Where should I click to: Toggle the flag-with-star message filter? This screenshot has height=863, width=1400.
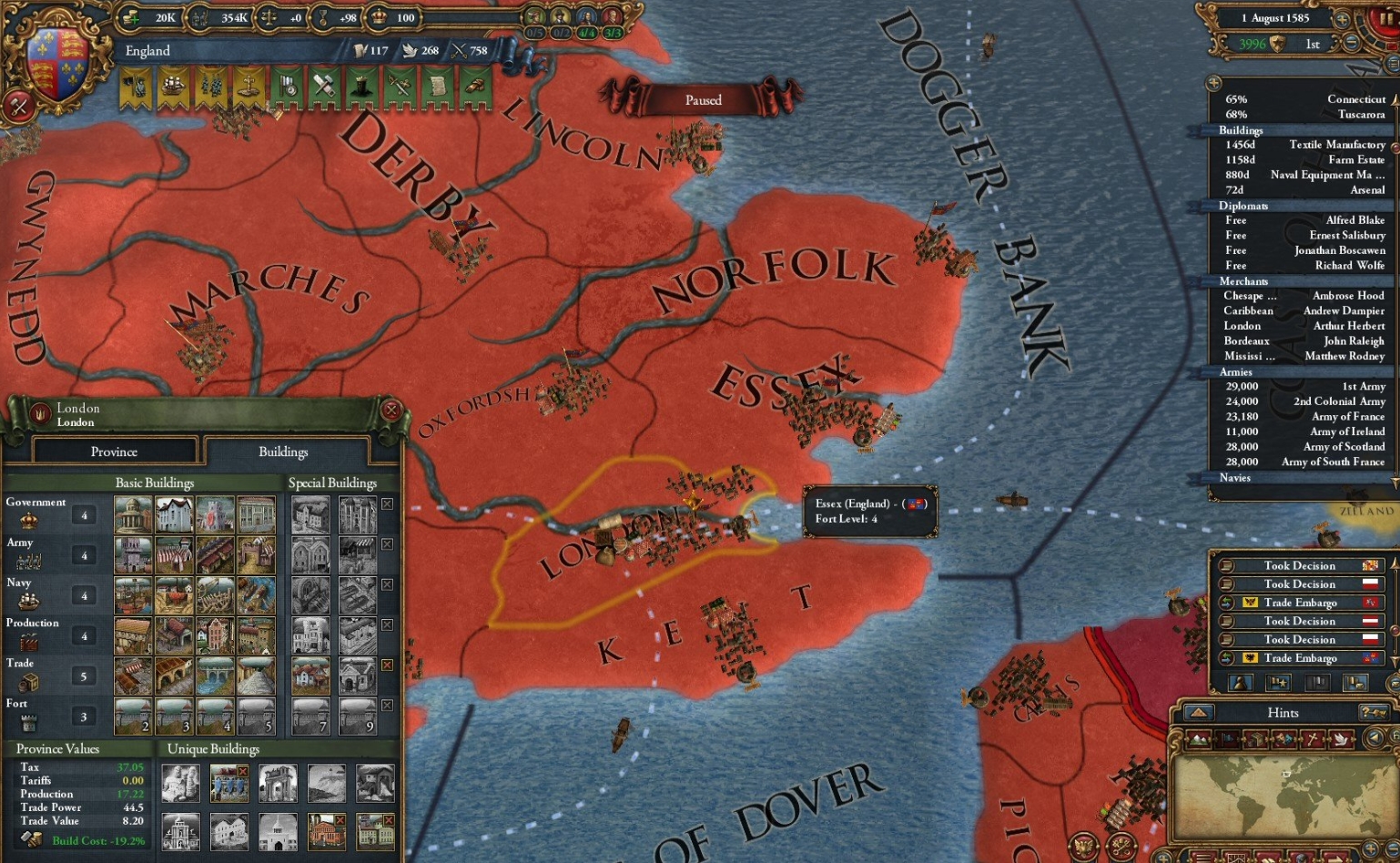(1278, 683)
